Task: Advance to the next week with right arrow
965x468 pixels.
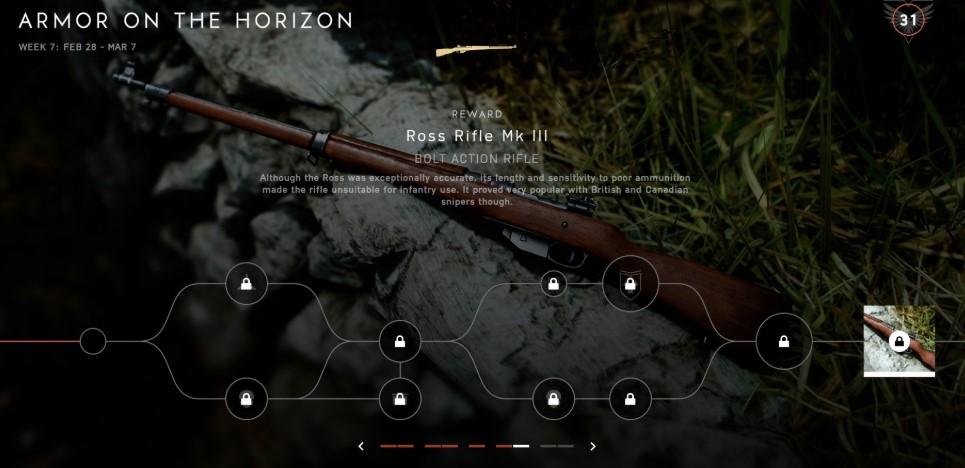Action: [592, 446]
